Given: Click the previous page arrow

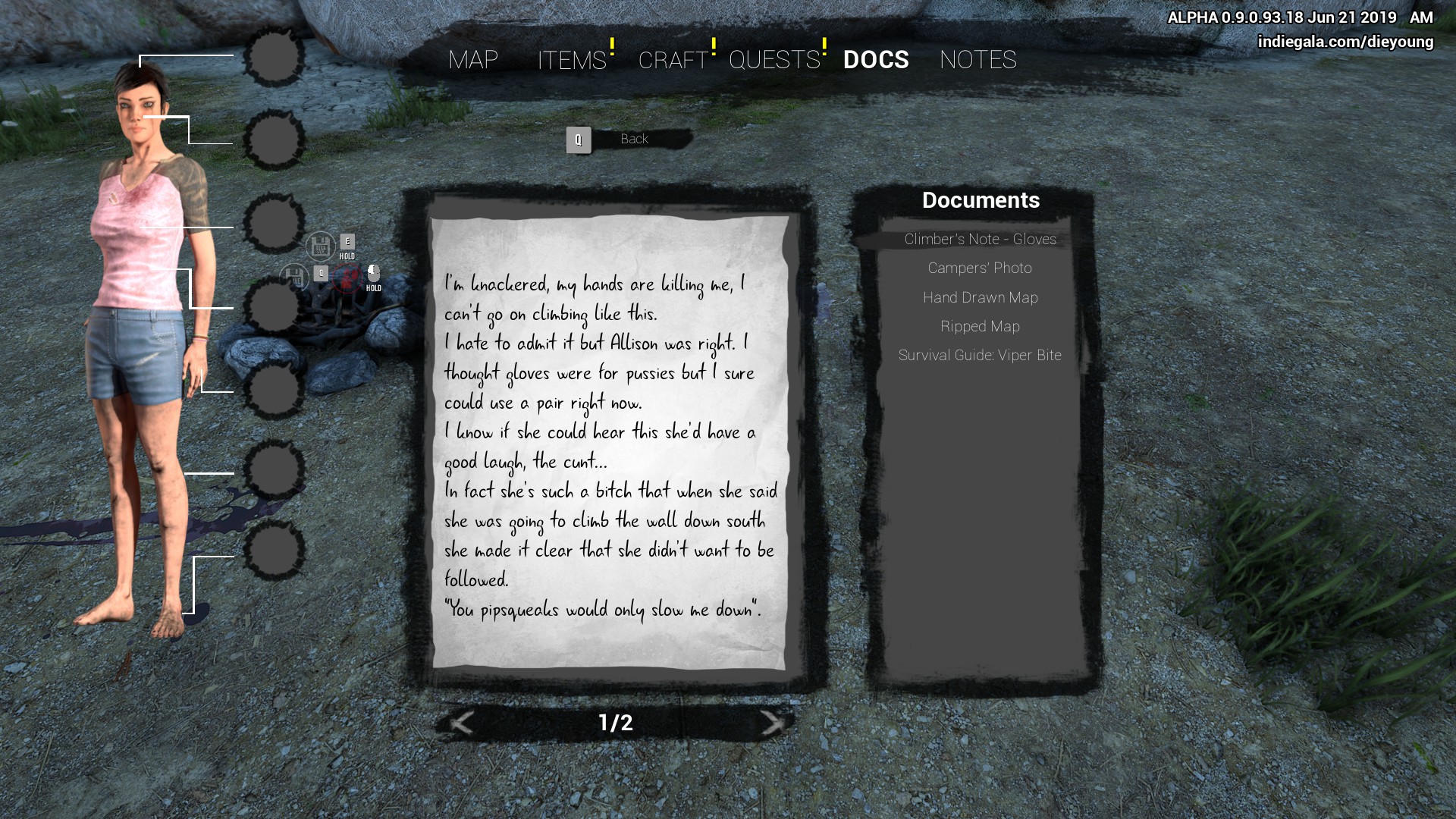Looking at the screenshot, I should coord(461,723).
